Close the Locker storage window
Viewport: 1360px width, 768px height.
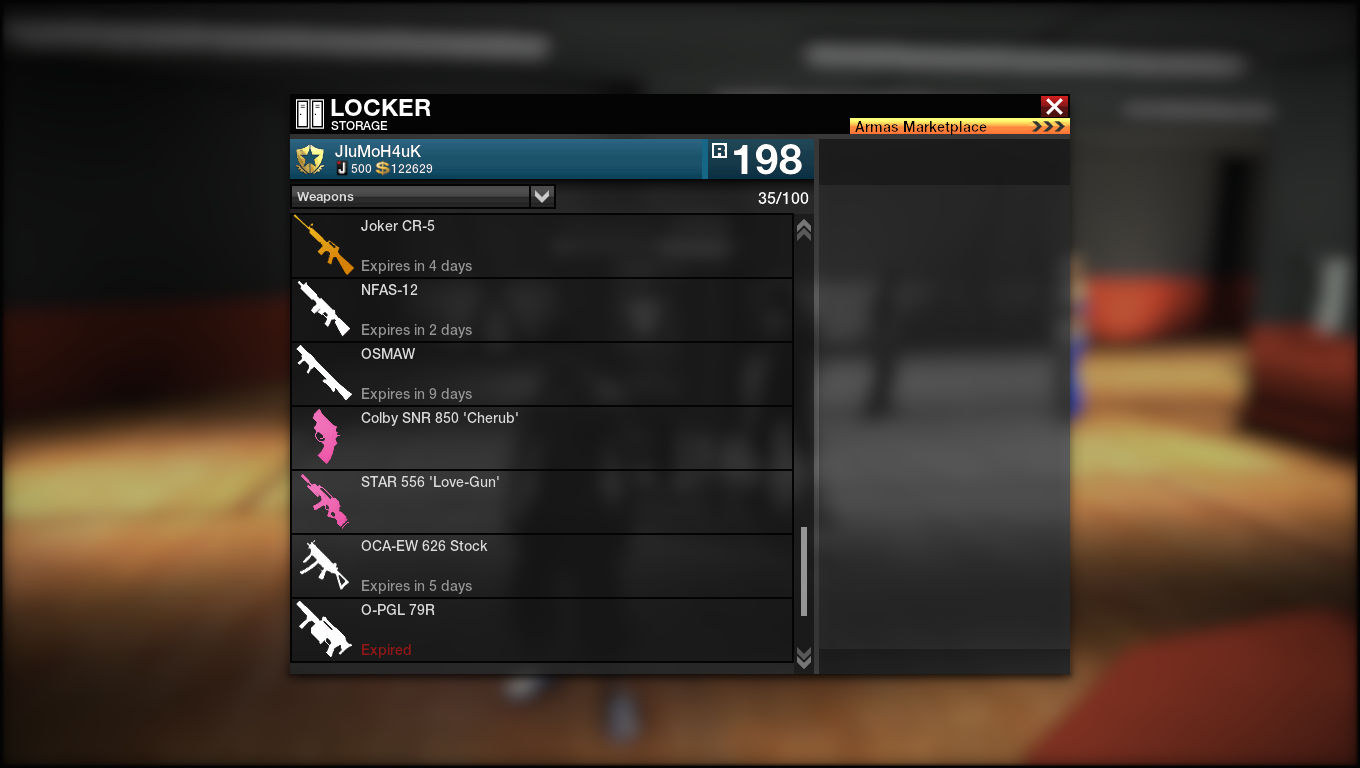(1054, 106)
